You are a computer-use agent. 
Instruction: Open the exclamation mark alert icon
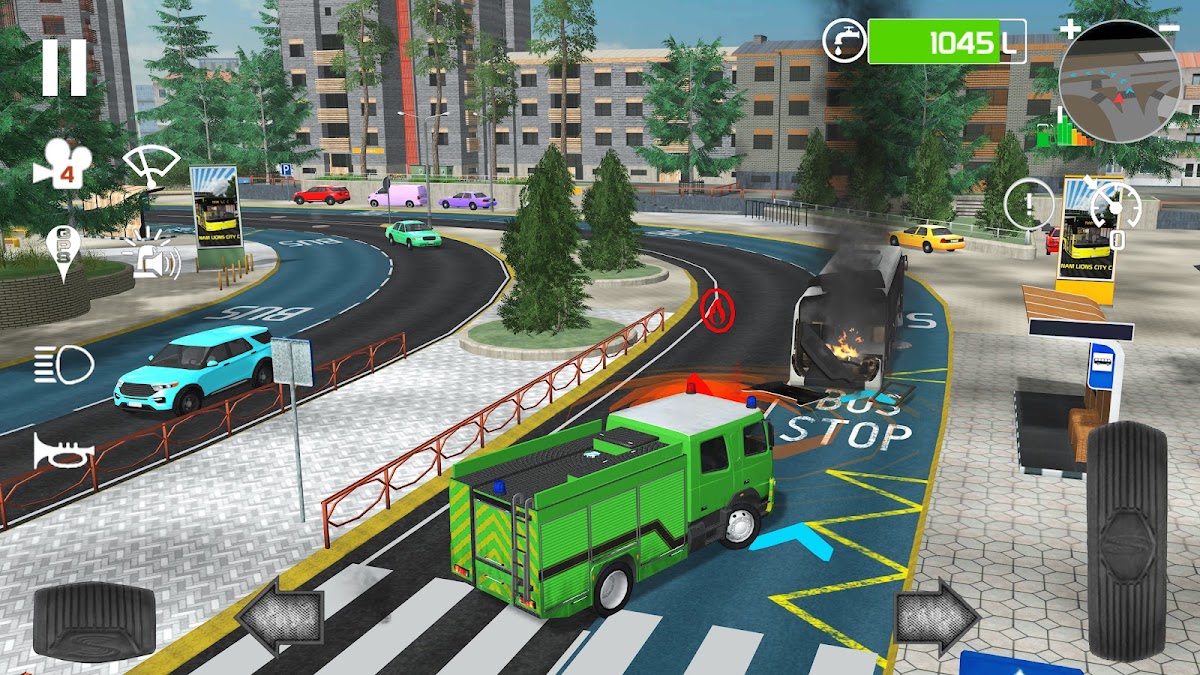1026,205
